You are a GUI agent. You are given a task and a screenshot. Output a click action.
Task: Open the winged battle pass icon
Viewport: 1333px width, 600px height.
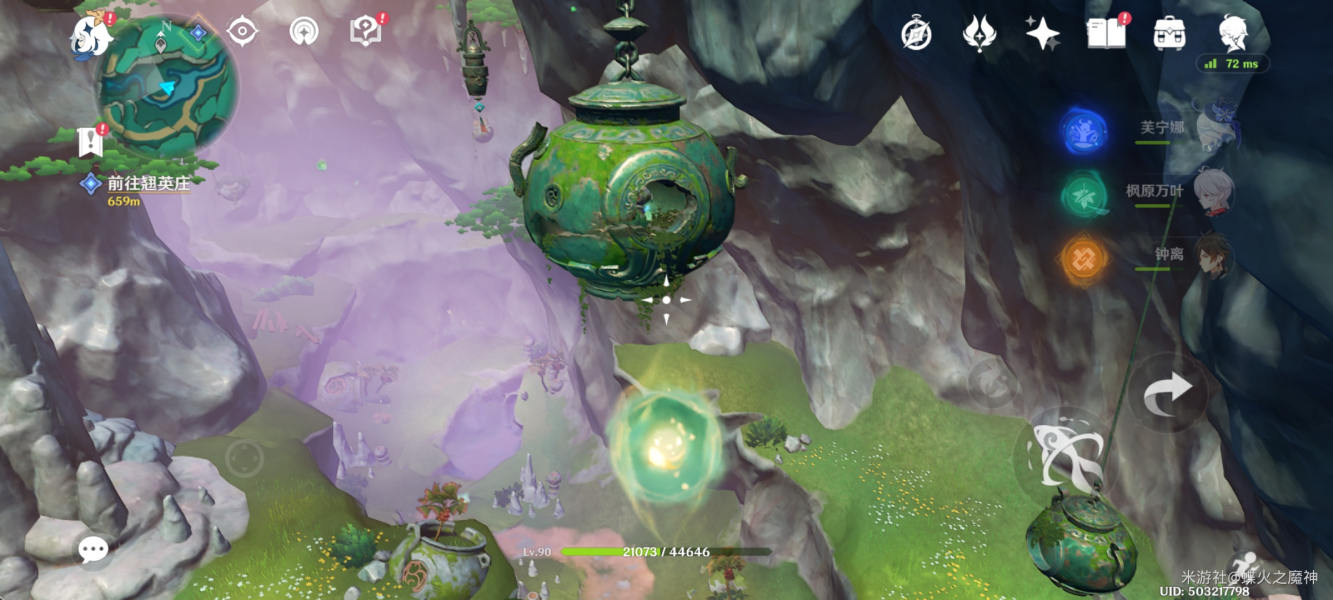[x=978, y=34]
